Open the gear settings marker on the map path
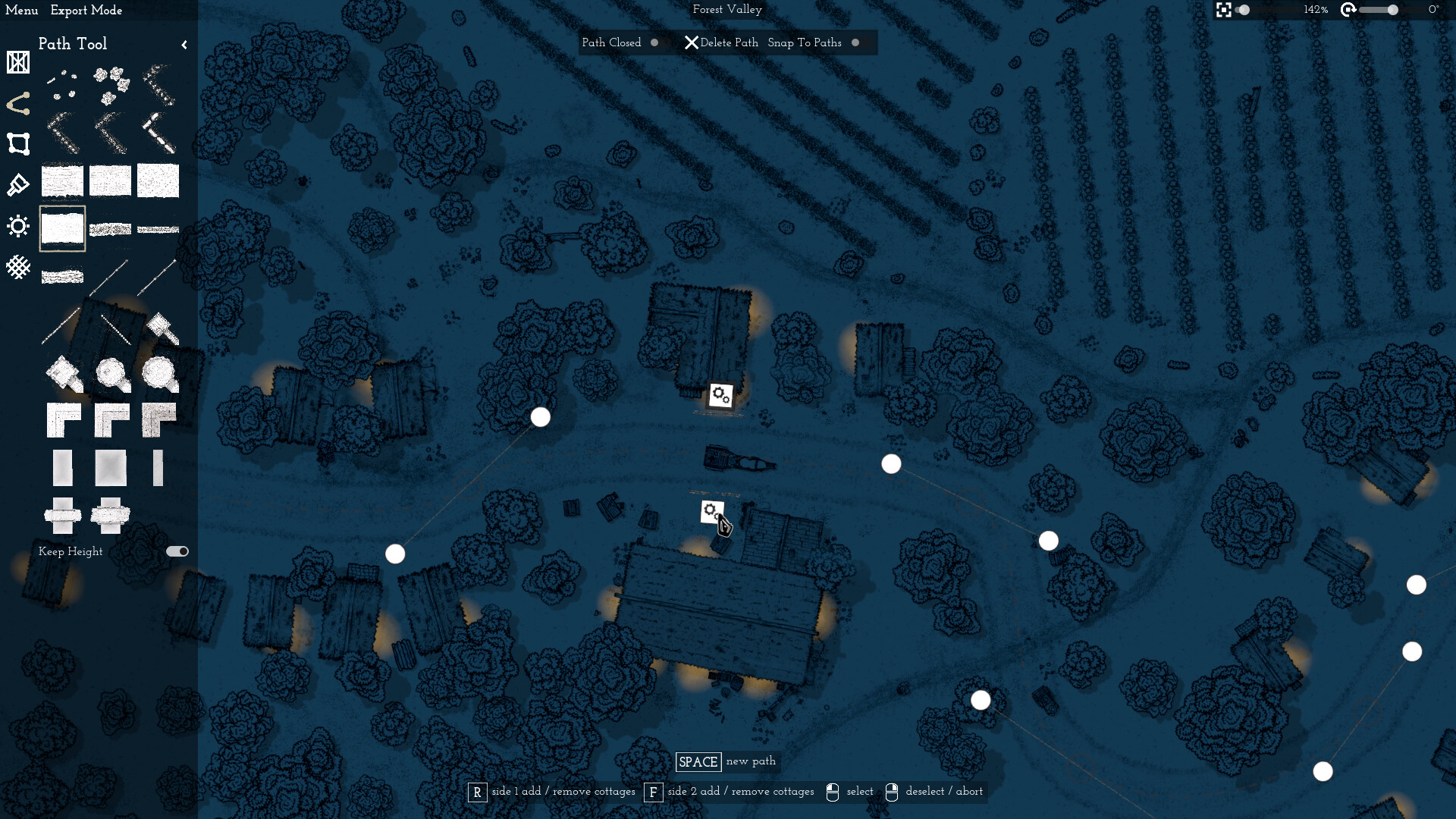Screen dimensions: 1456x819 click(720, 394)
